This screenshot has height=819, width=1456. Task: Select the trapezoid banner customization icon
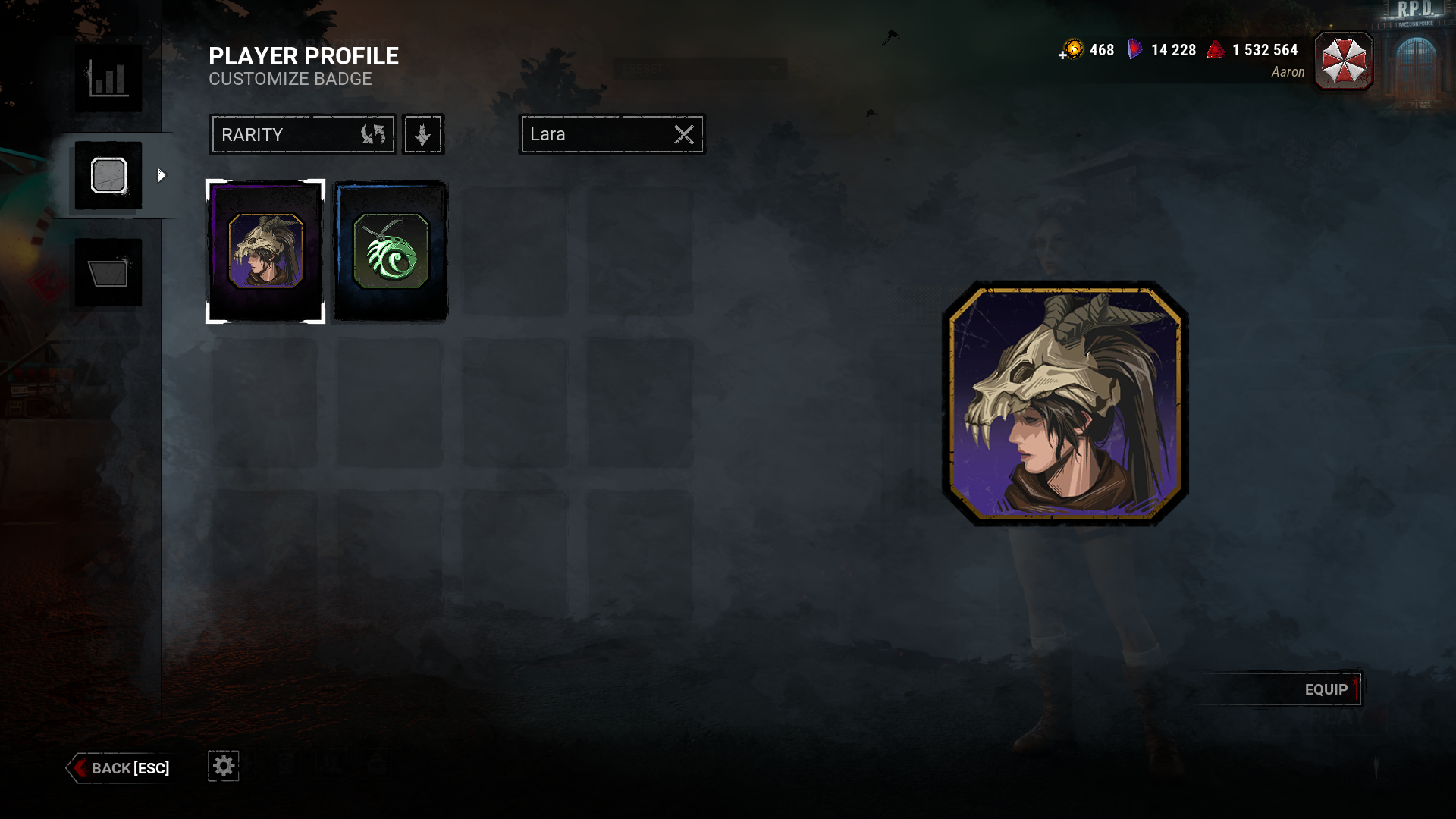point(107,272)
